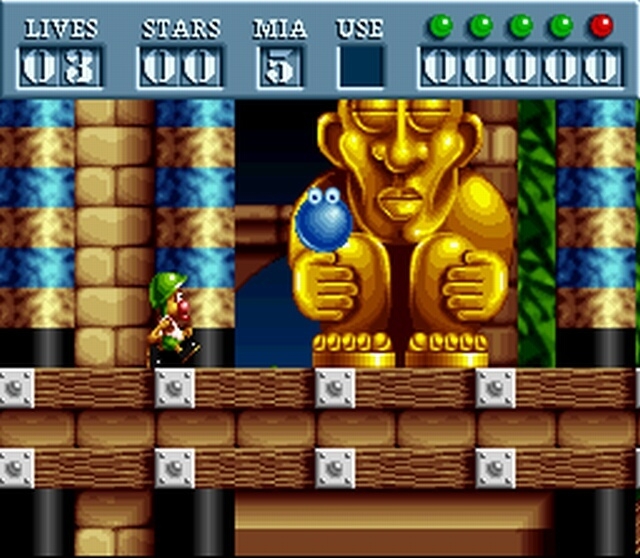This screenshot has height=558, width=640.
Task: Select the empty USE item slot
Action: click(x=360, y=67)
